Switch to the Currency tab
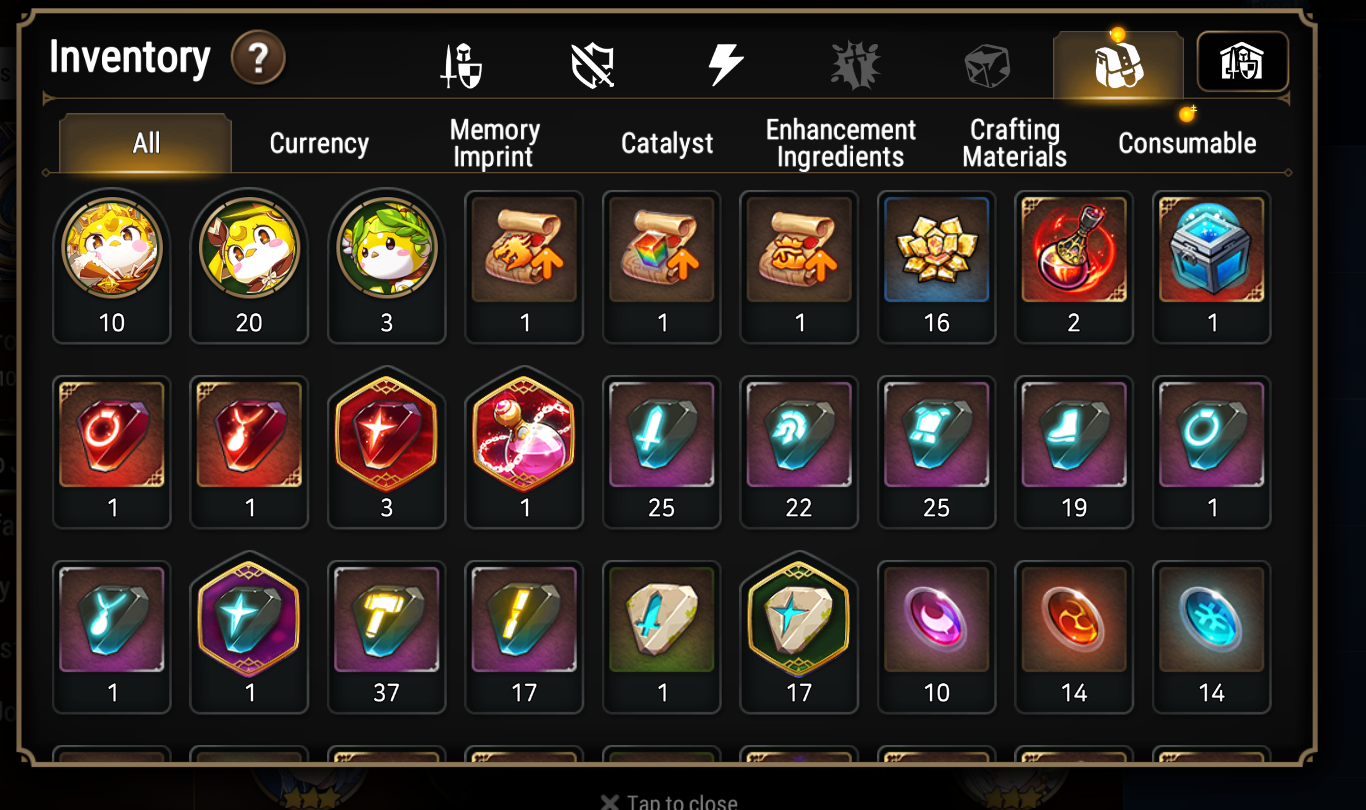Image resolution: width=1366 pixels, height=810 pixels. 317,143
